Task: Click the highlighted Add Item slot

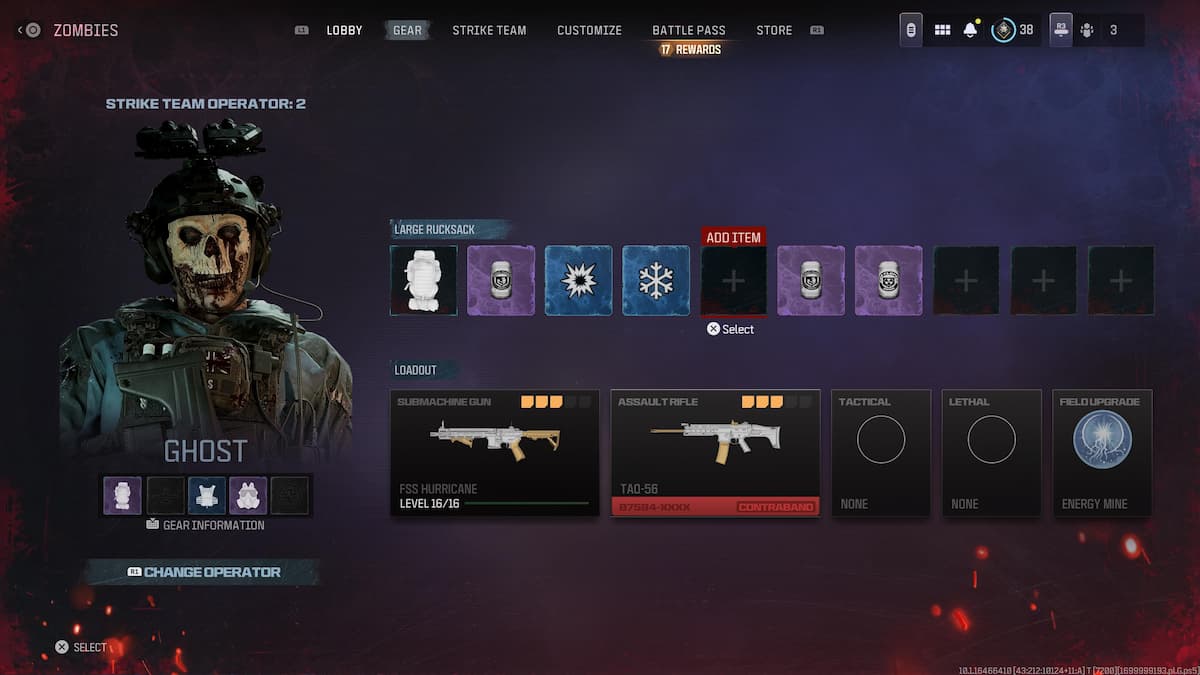Action: (733, 281)
